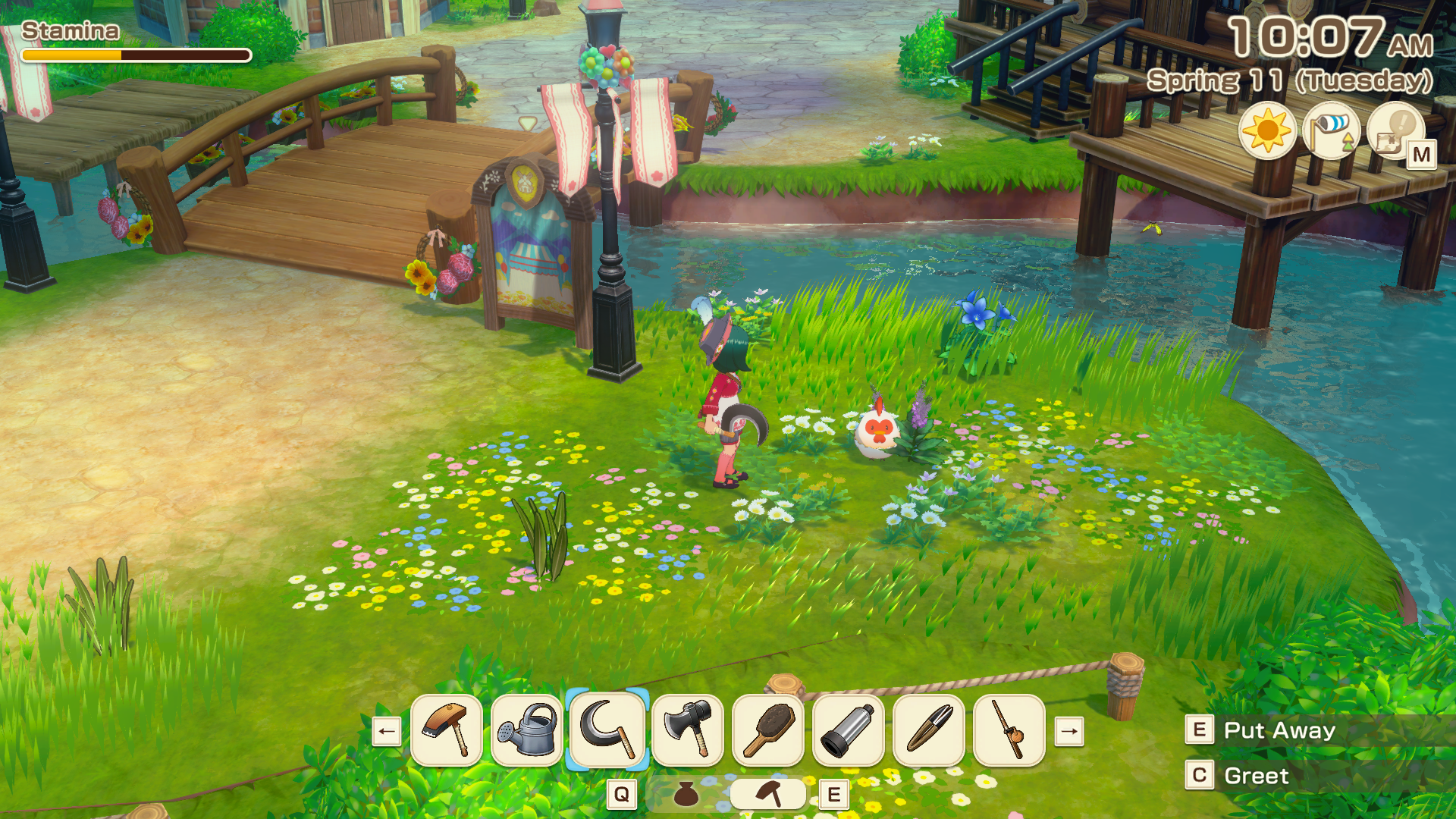The width and height of the screenshot is (1456, 819).
Task: Pick the animal brush slot
Action: click(768, 730)
